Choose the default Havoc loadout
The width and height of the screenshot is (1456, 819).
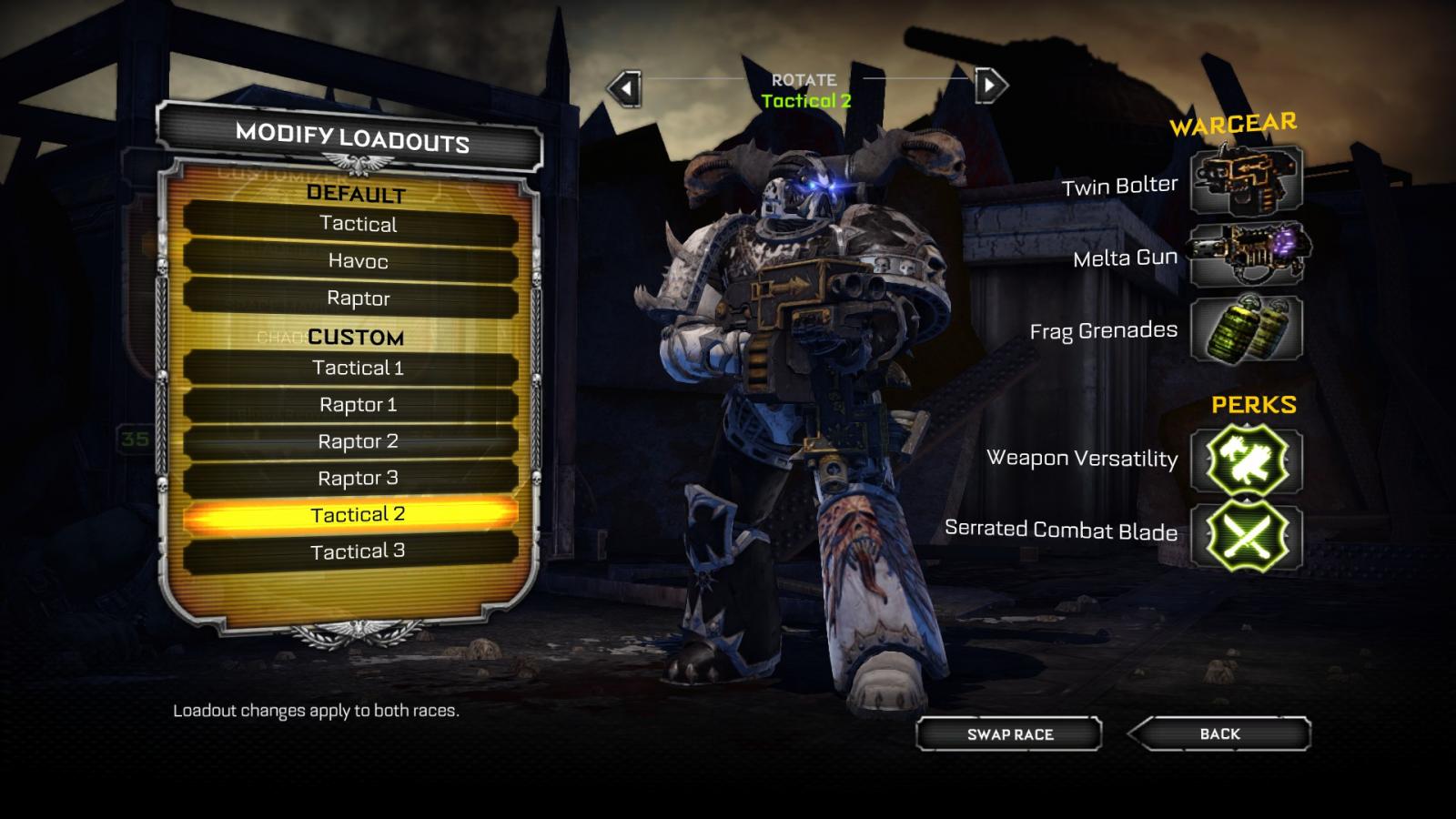[357, 261]
